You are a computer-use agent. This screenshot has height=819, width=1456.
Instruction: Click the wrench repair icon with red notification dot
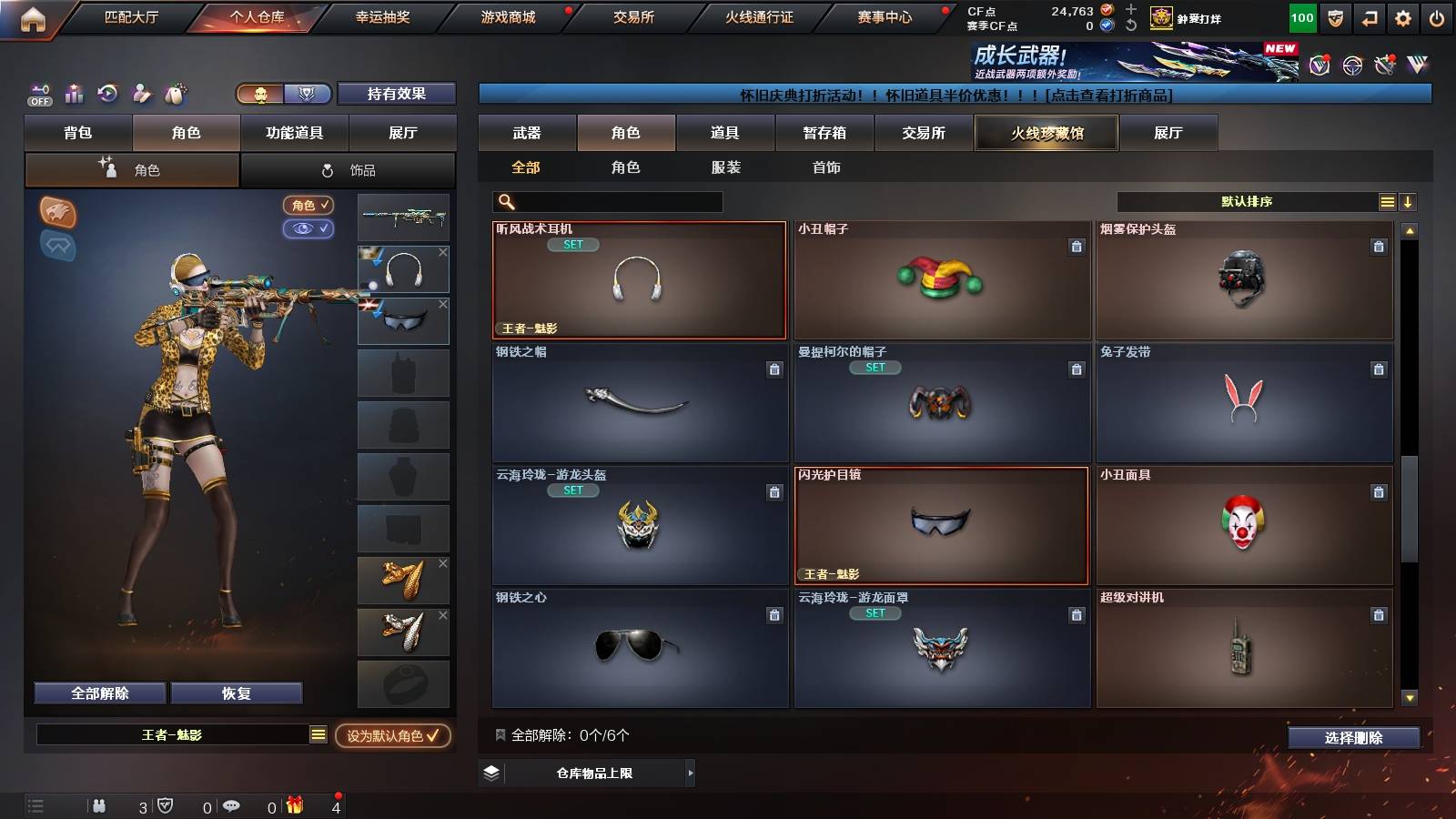(1382, 66)
